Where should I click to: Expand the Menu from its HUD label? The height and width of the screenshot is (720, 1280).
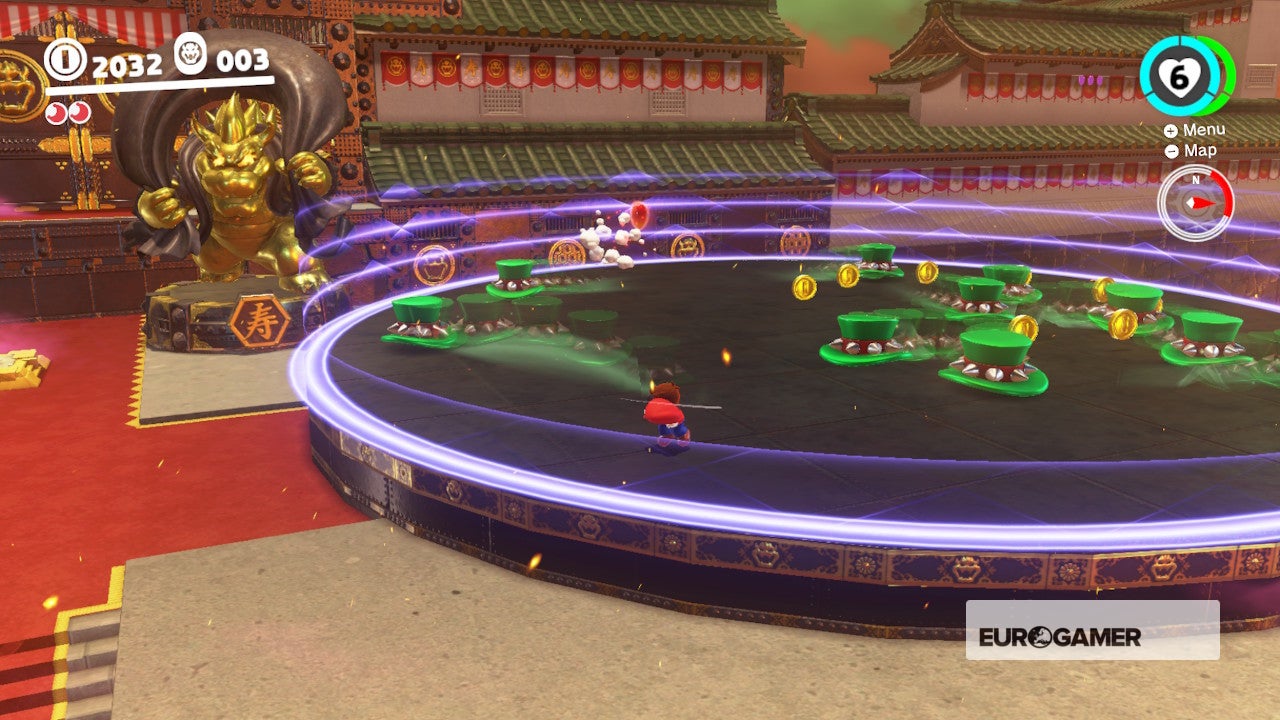[1205, 130]
